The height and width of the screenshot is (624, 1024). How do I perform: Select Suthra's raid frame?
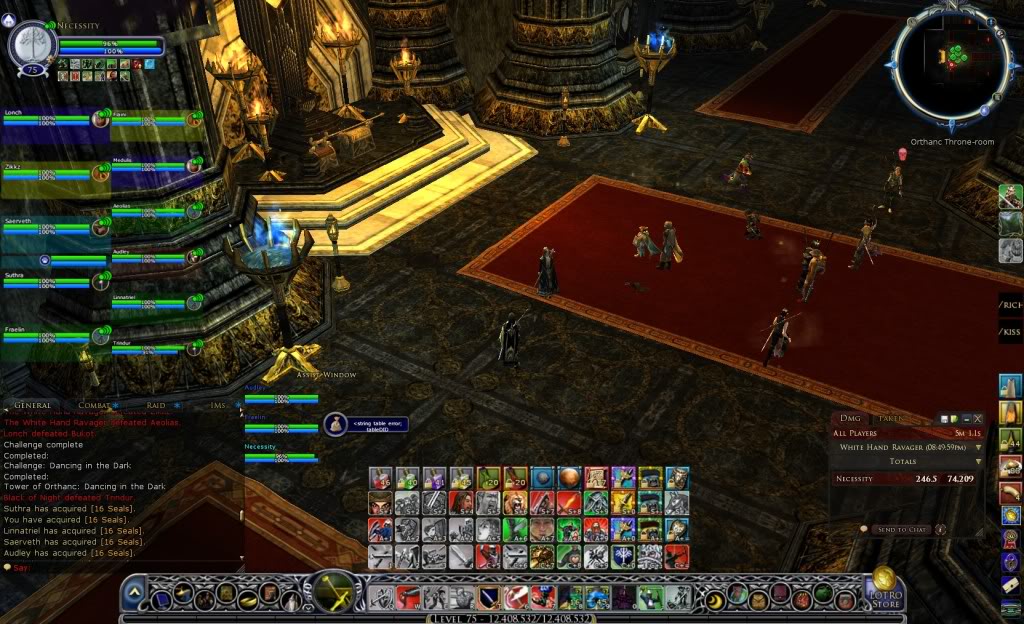coord(48,281)
